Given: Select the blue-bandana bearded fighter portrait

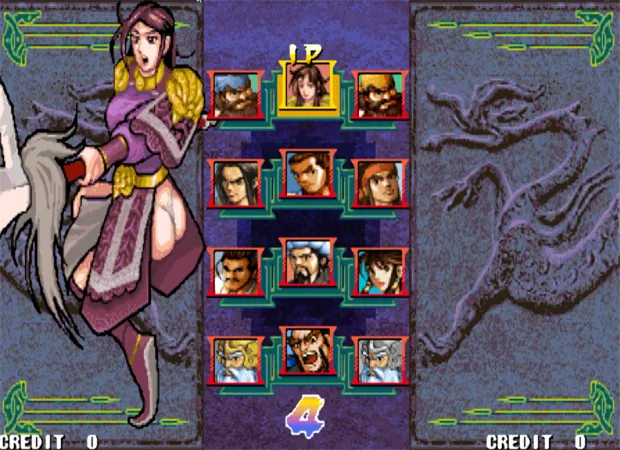Looking at the screenshot, I should tap(237, 94).
